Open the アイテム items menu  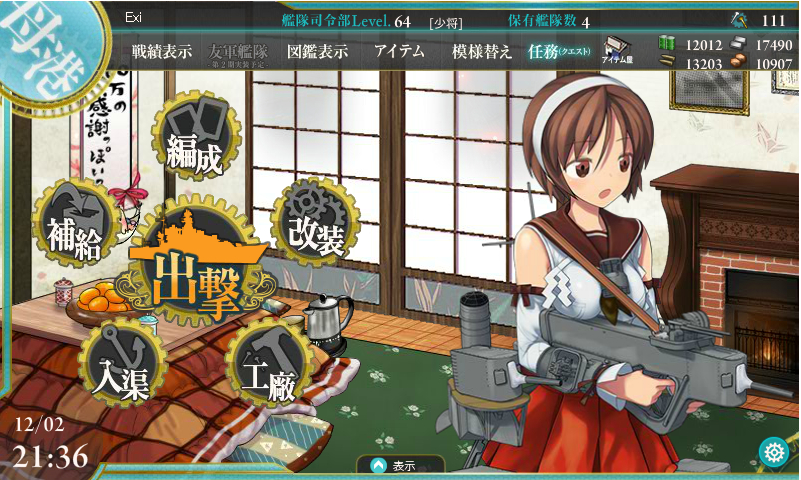click(x=399, y=53)
